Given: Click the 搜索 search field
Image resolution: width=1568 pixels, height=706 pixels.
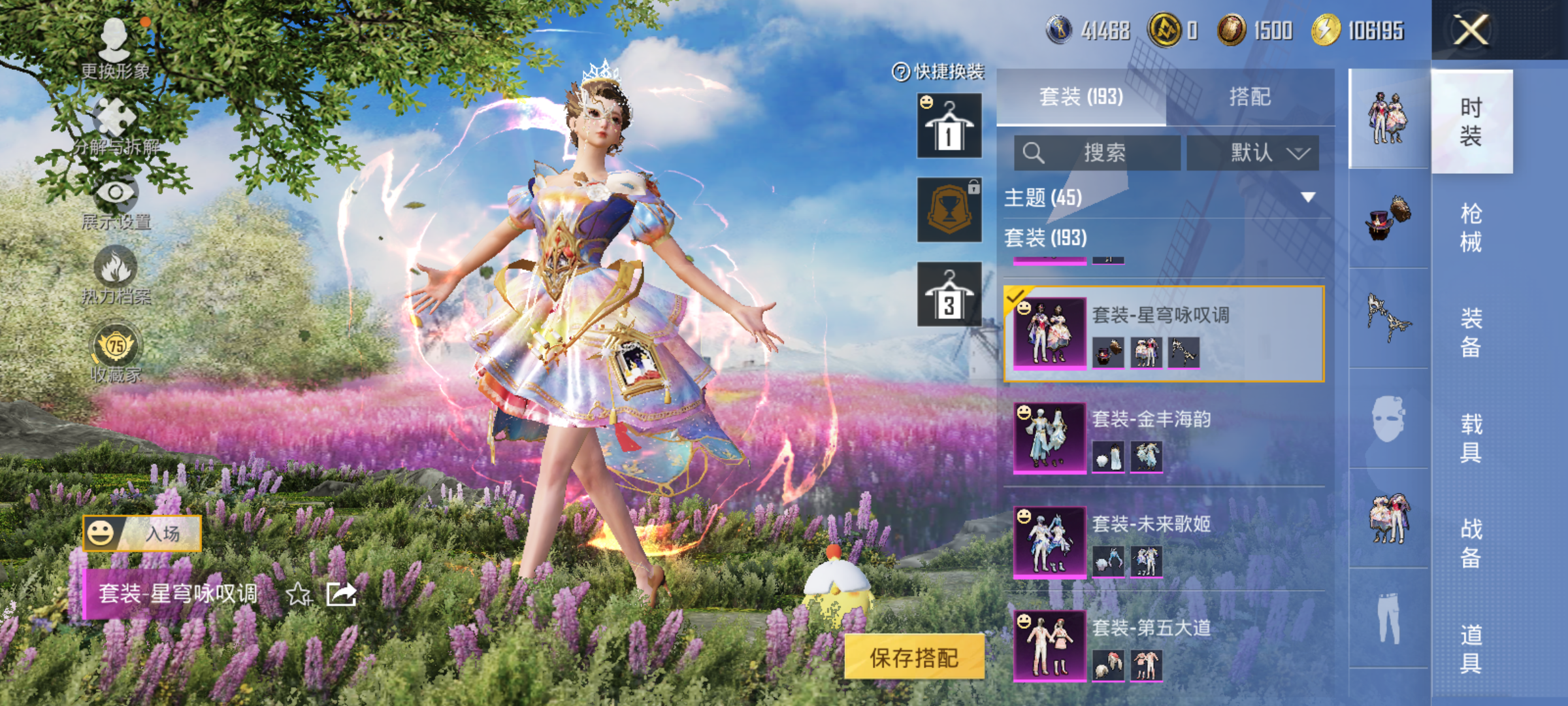Looking at the screenshot, I should tap(1098, 153).
